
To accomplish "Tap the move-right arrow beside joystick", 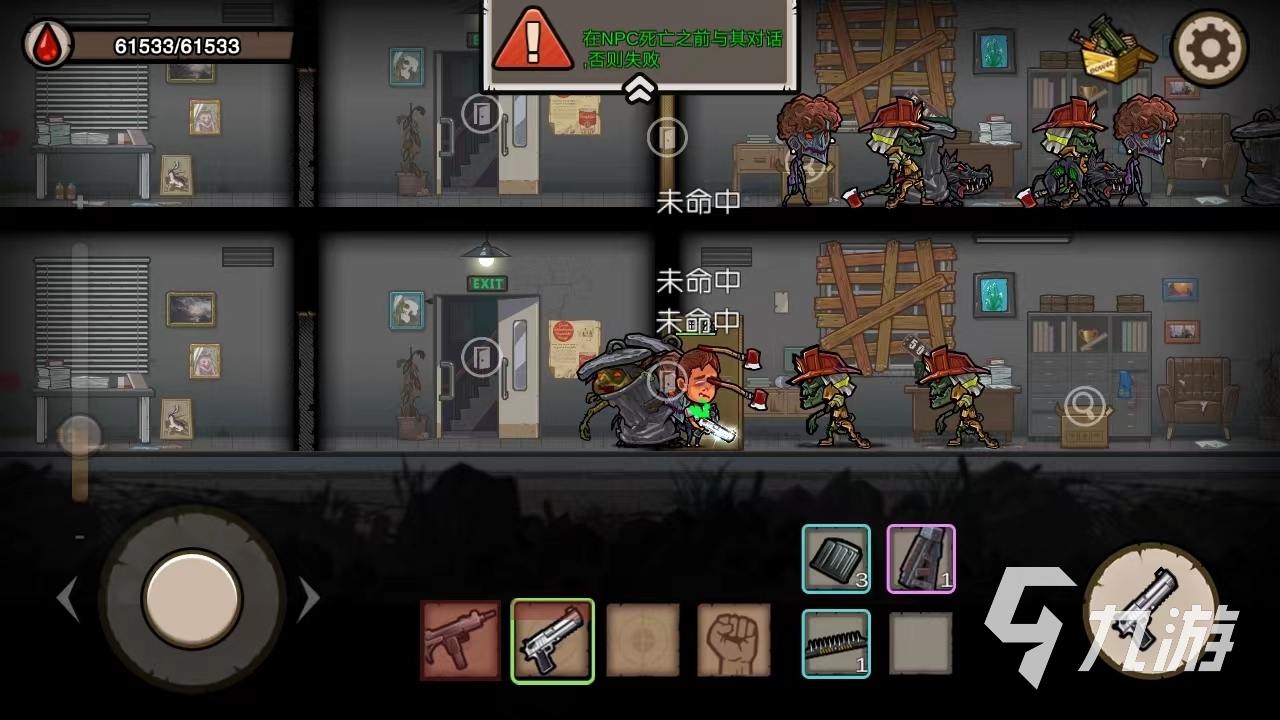I will click(310, 600).
